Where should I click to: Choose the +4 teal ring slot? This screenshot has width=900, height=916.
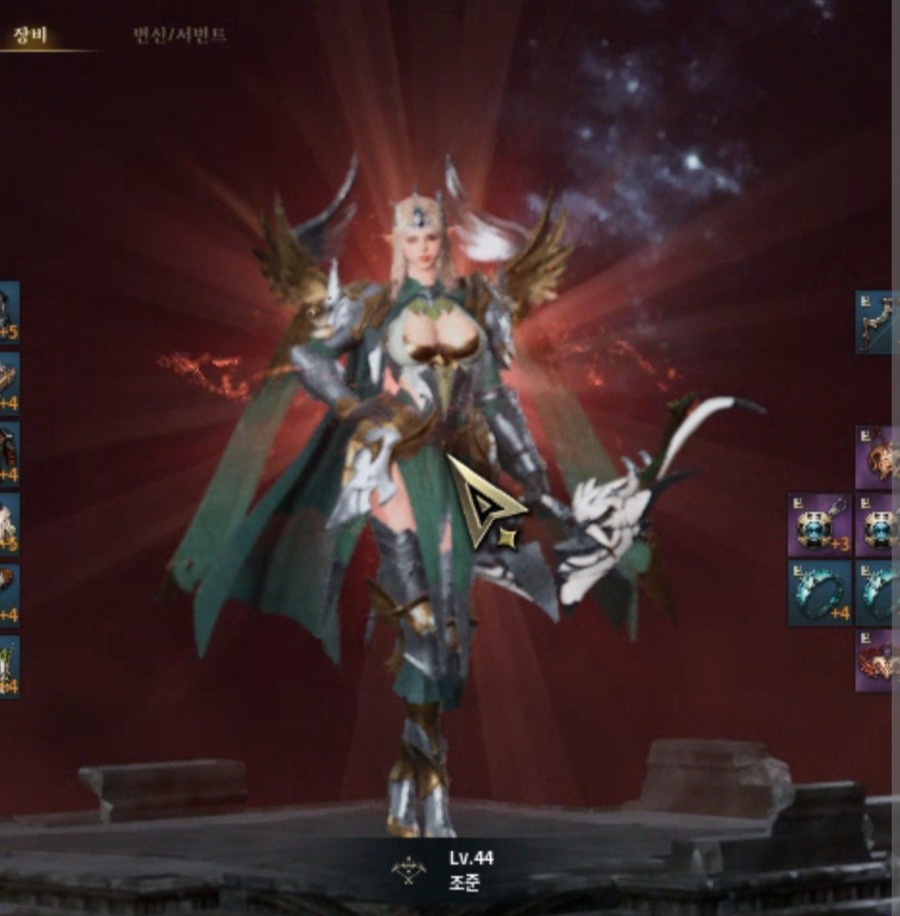coord(820,593)
